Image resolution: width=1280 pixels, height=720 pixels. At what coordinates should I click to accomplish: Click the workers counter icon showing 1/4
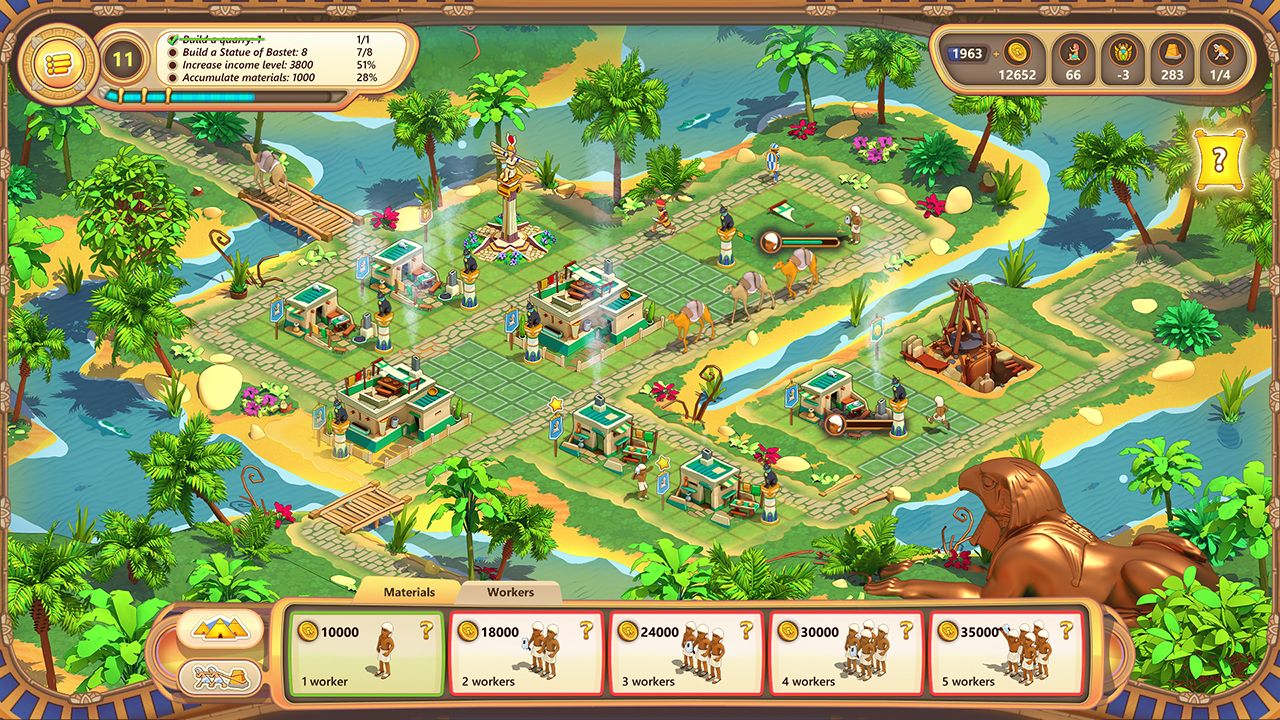1222,49
